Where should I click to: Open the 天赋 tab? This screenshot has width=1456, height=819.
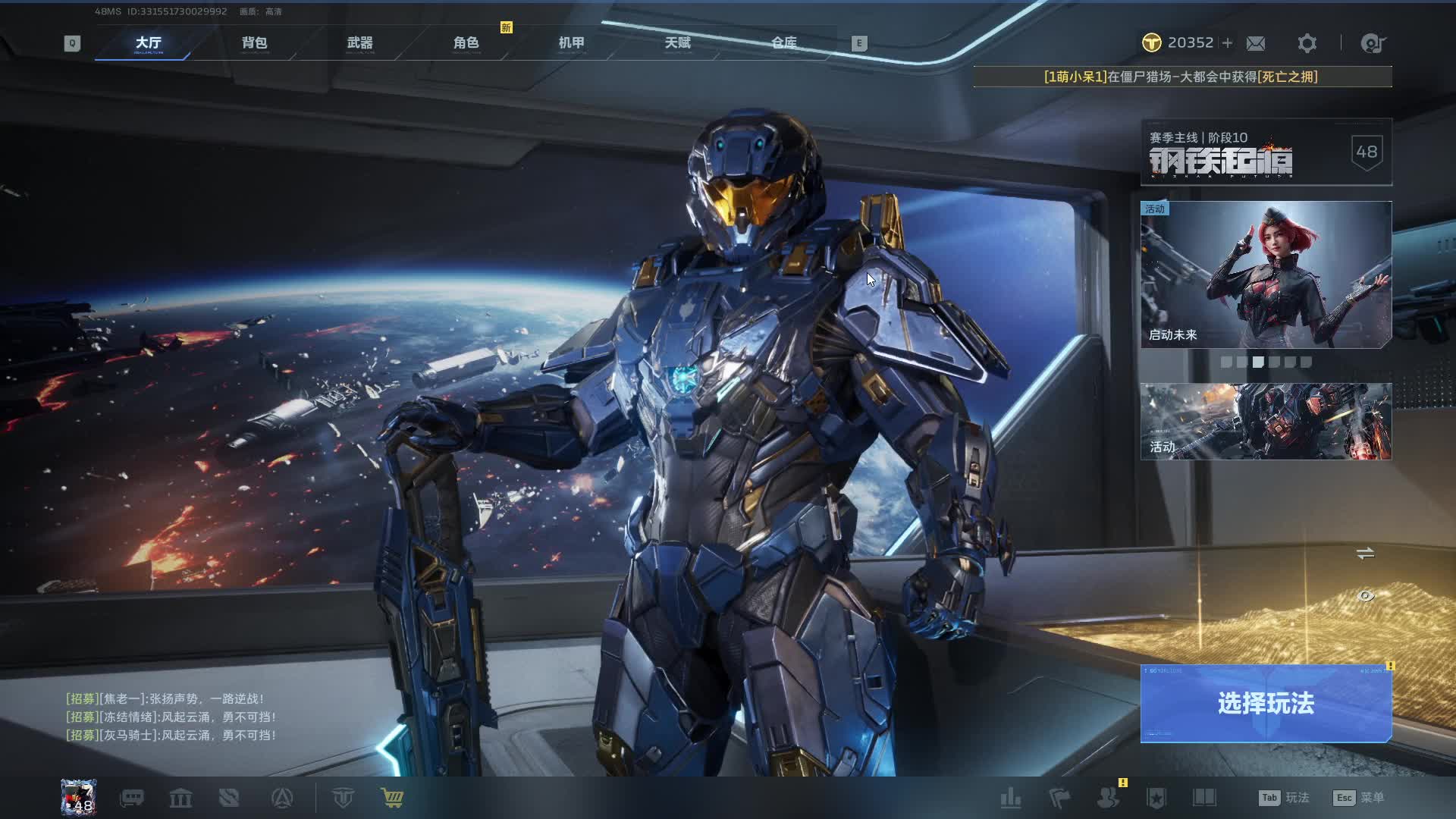(x=677, y=43)
